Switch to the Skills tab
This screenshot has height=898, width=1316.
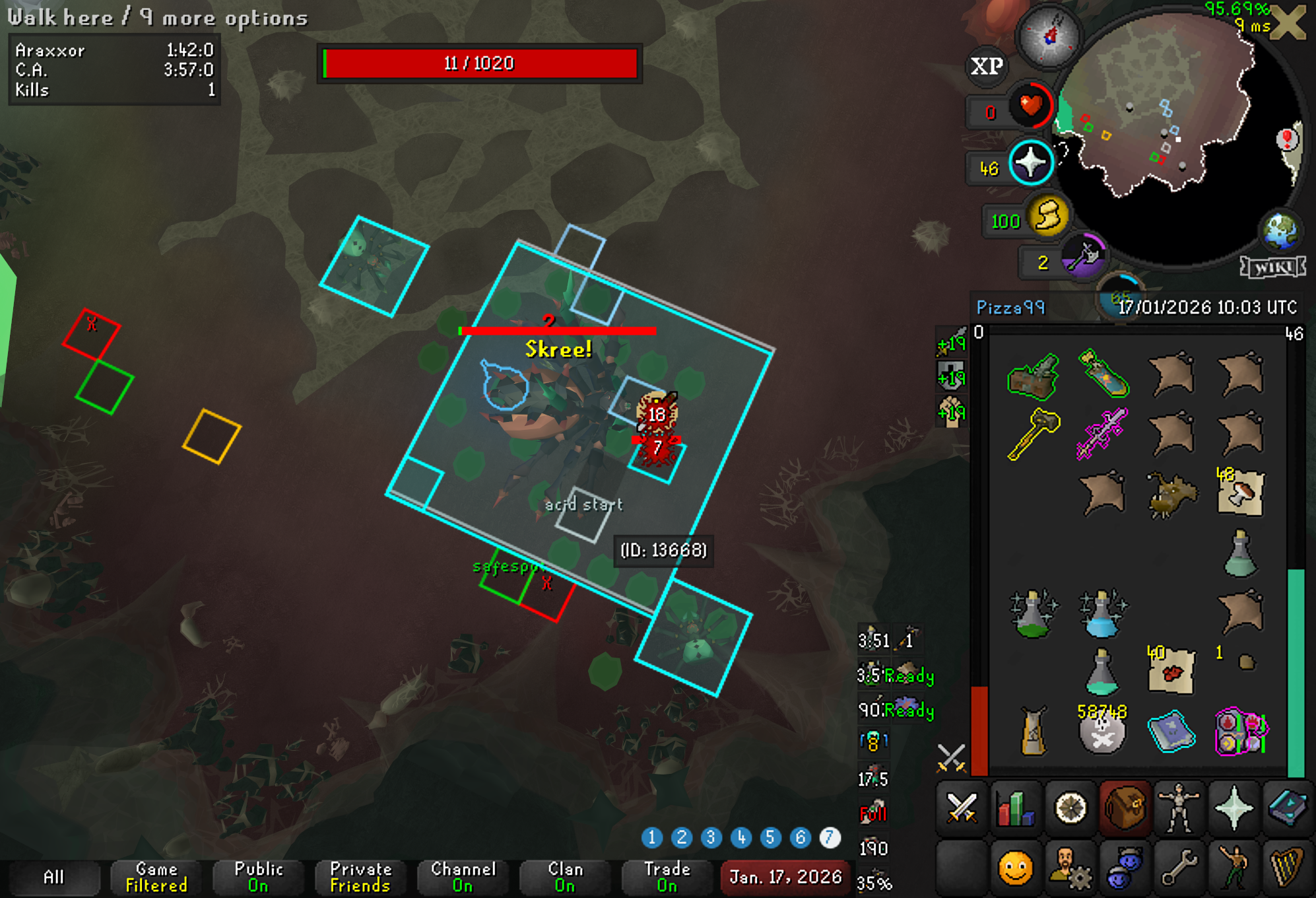(x=1016, y=808)
